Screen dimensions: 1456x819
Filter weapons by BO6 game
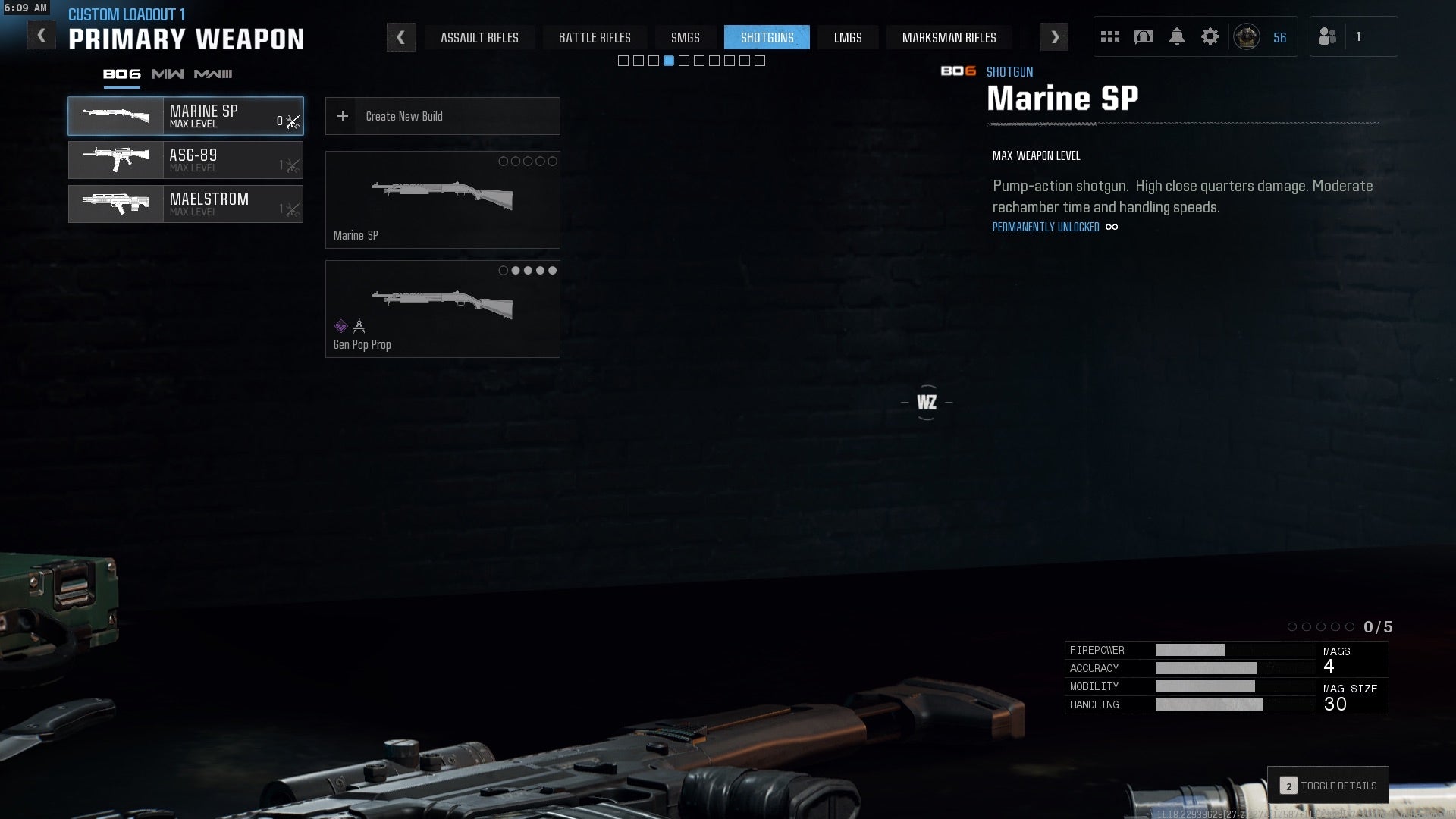pos(121,74)
